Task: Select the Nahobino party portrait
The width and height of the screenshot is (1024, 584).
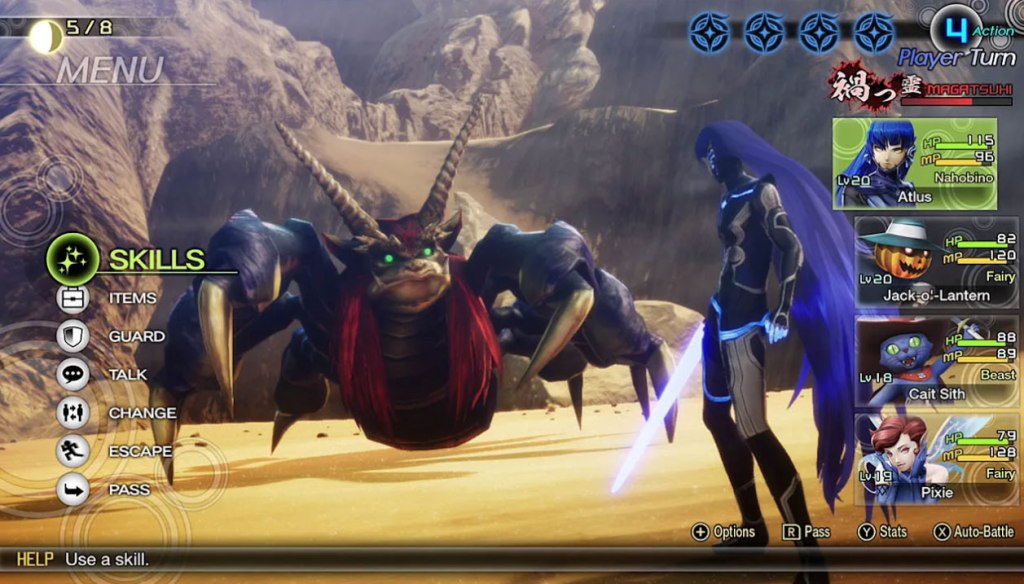Action: [915, 164]
